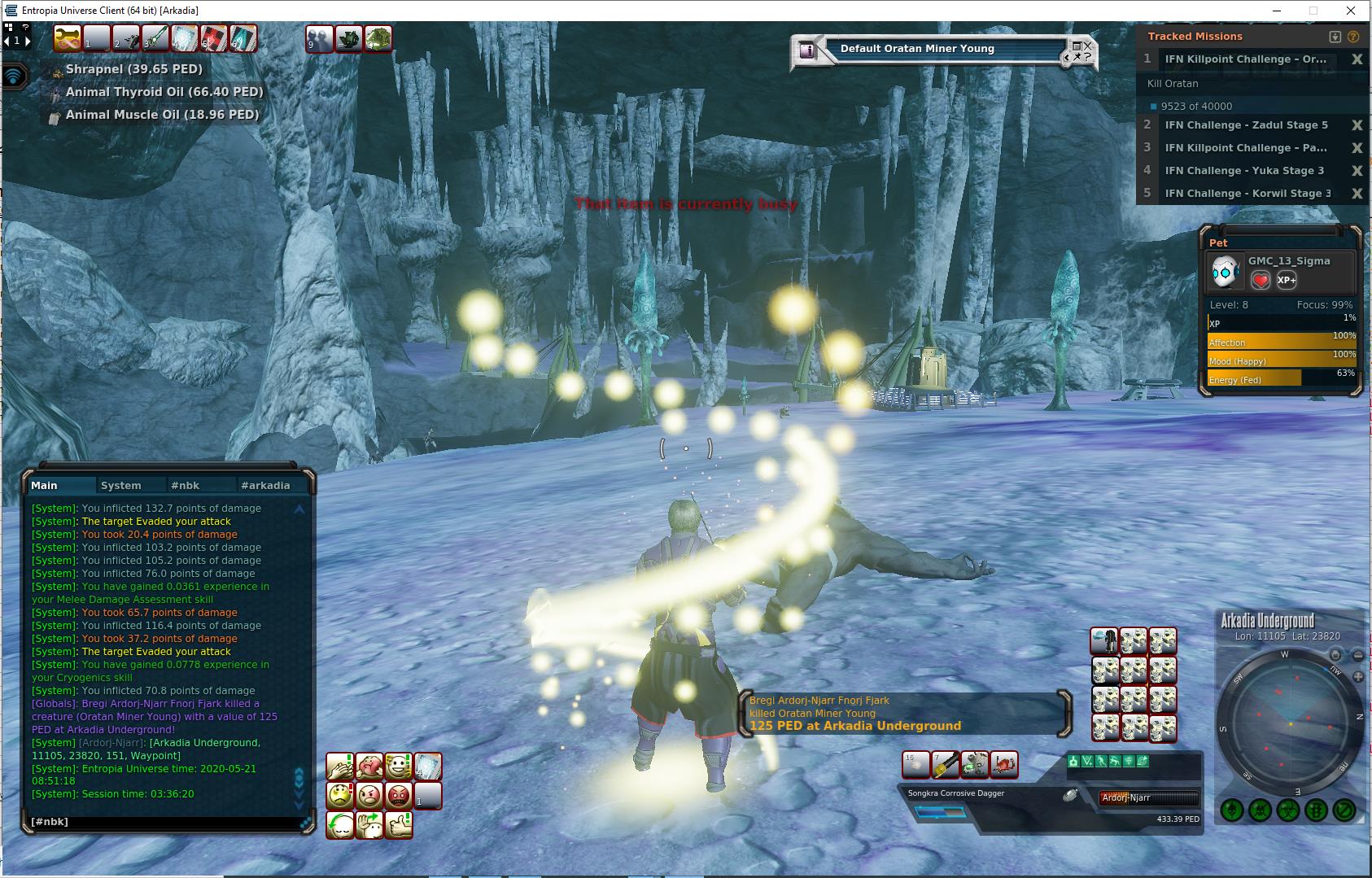Click the tracked missions help icon

click(x=1353, y=37)
